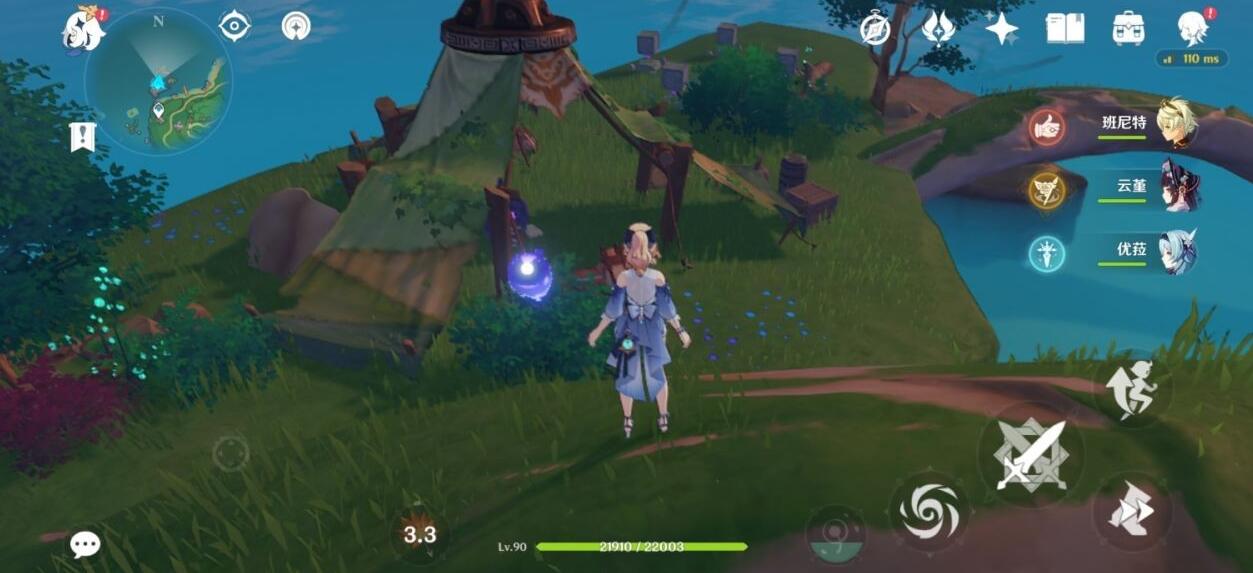Viewport: 1253px width, 573px height.
Task: Tap the sword normal attack button
Action: (x=1031, y=455)
